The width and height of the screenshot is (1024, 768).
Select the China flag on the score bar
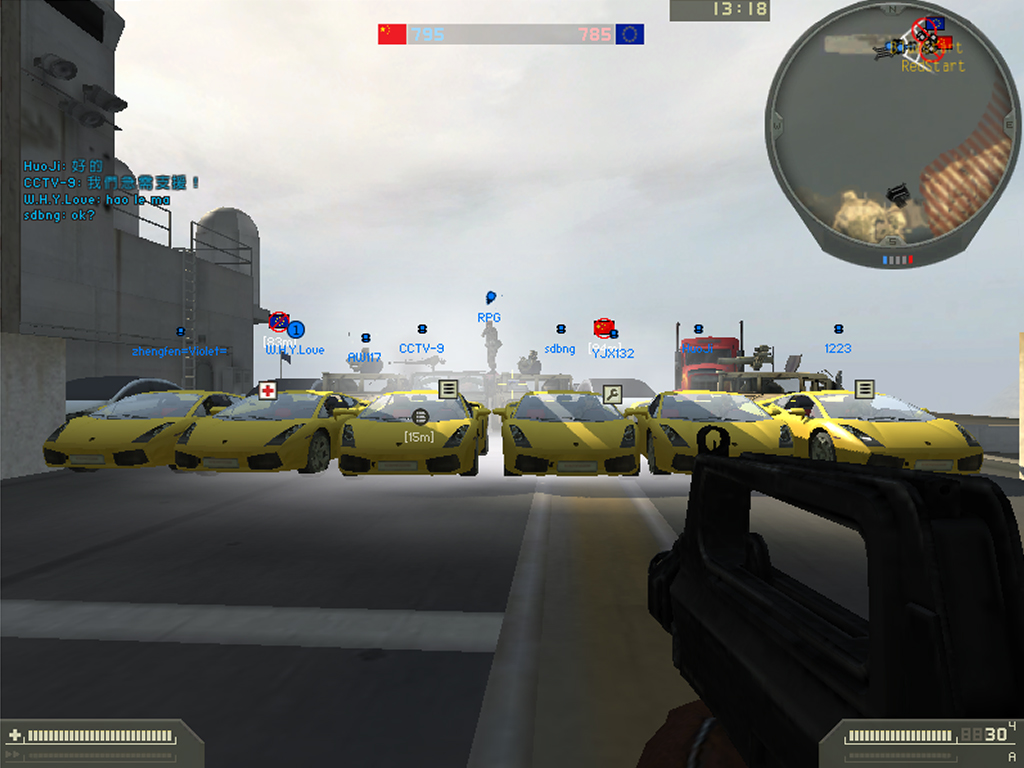[391, 34]
